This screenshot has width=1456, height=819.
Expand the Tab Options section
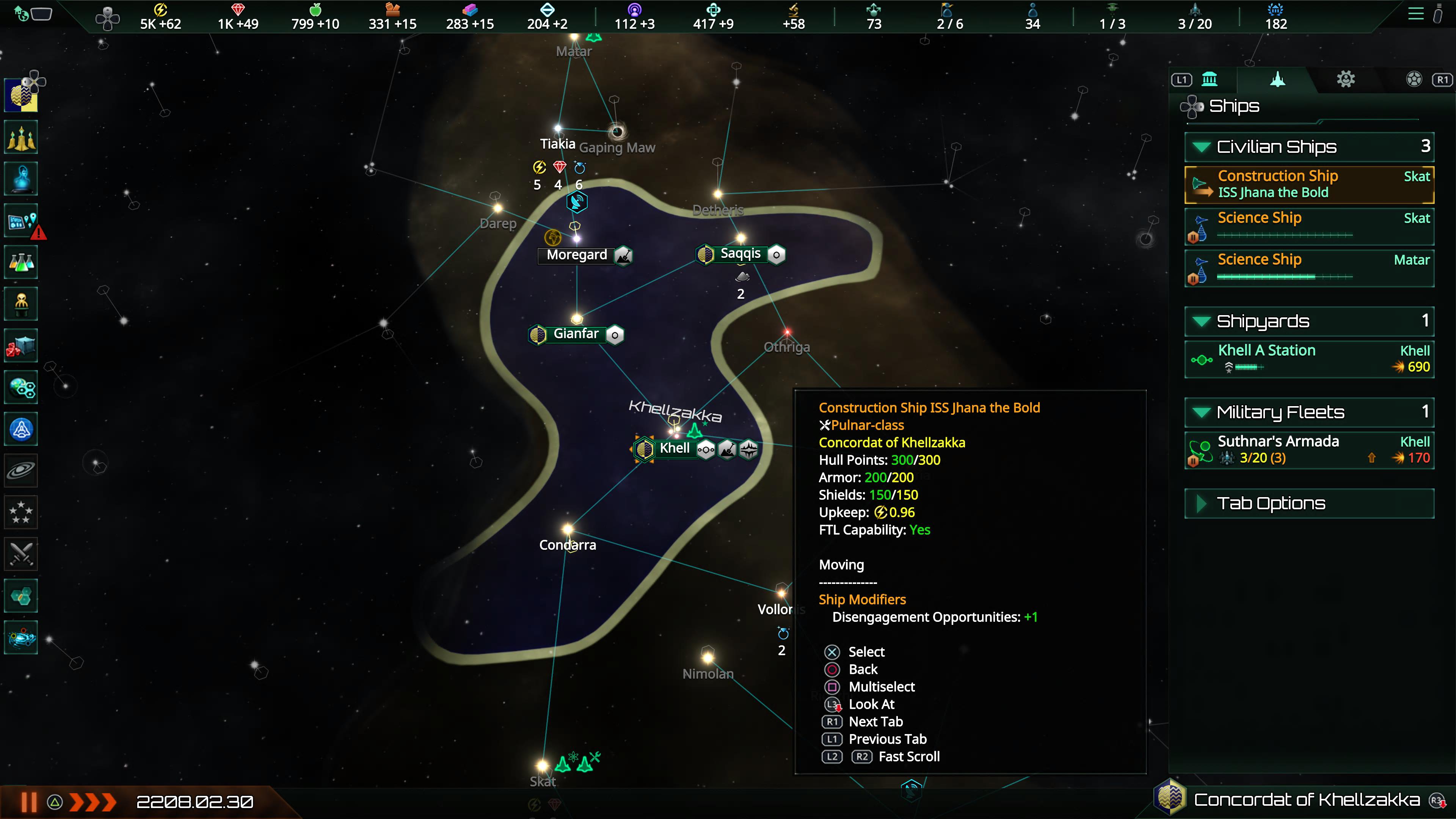[x=1201, y=503]
